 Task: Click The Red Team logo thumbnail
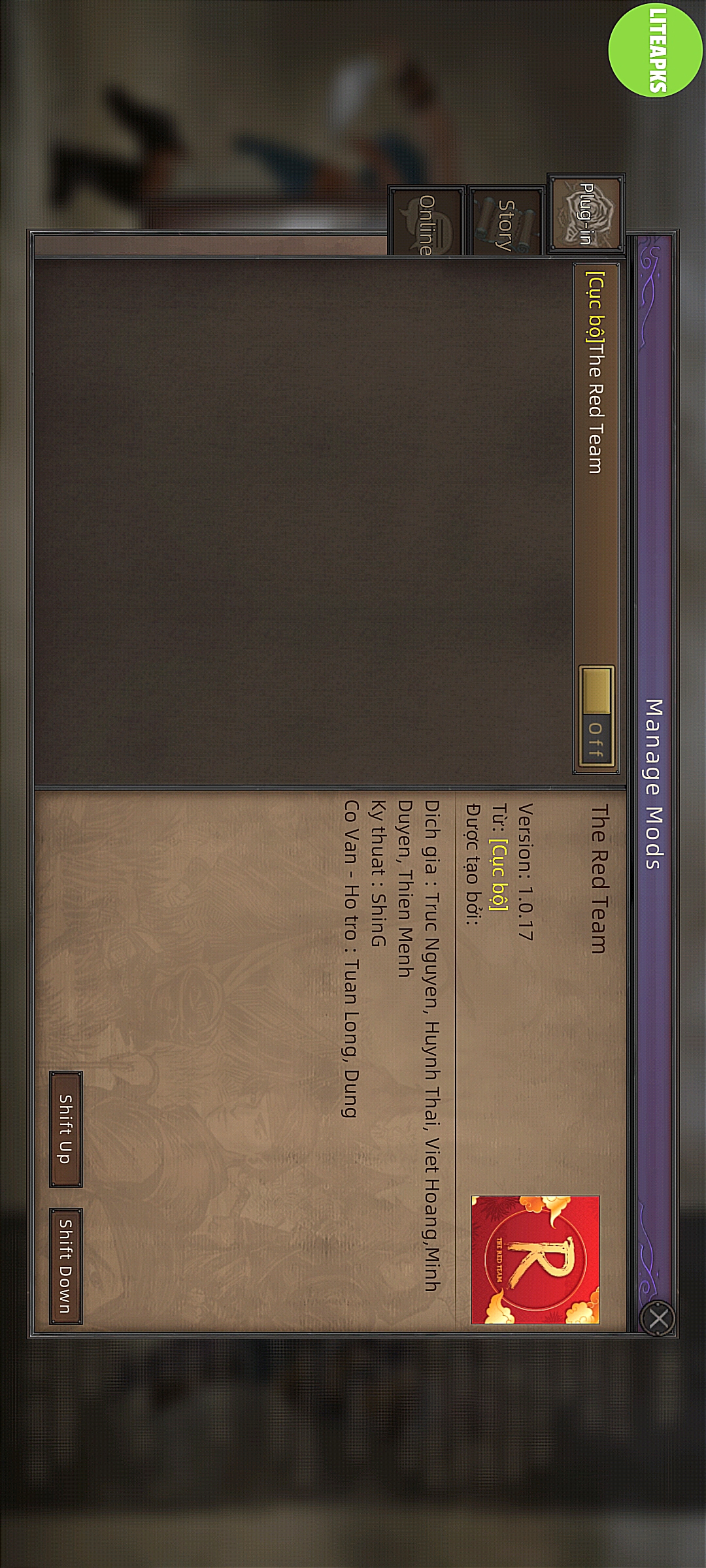(x=535, y=1260)
